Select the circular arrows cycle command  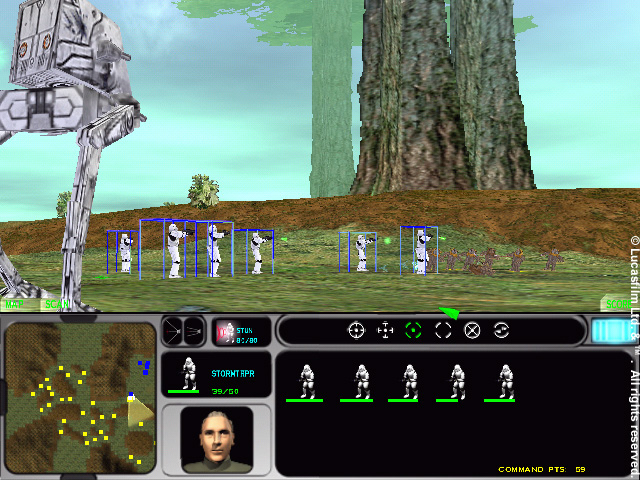pyautogui.click(x=502, y=330)
